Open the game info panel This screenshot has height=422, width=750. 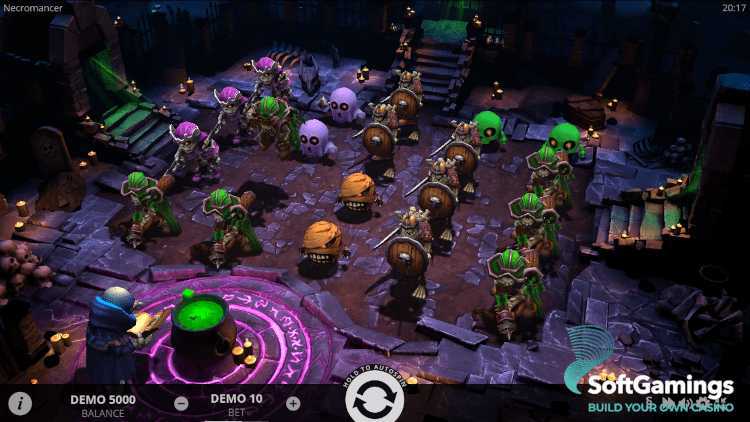pyautogui.click(x=20, y=403)
